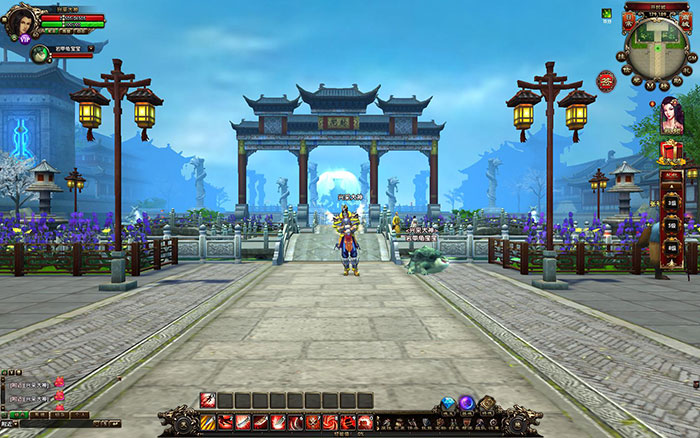The image size is (700, 438).
Task: Click the red round button beside the minimap
Action: (x=606, y=81)
